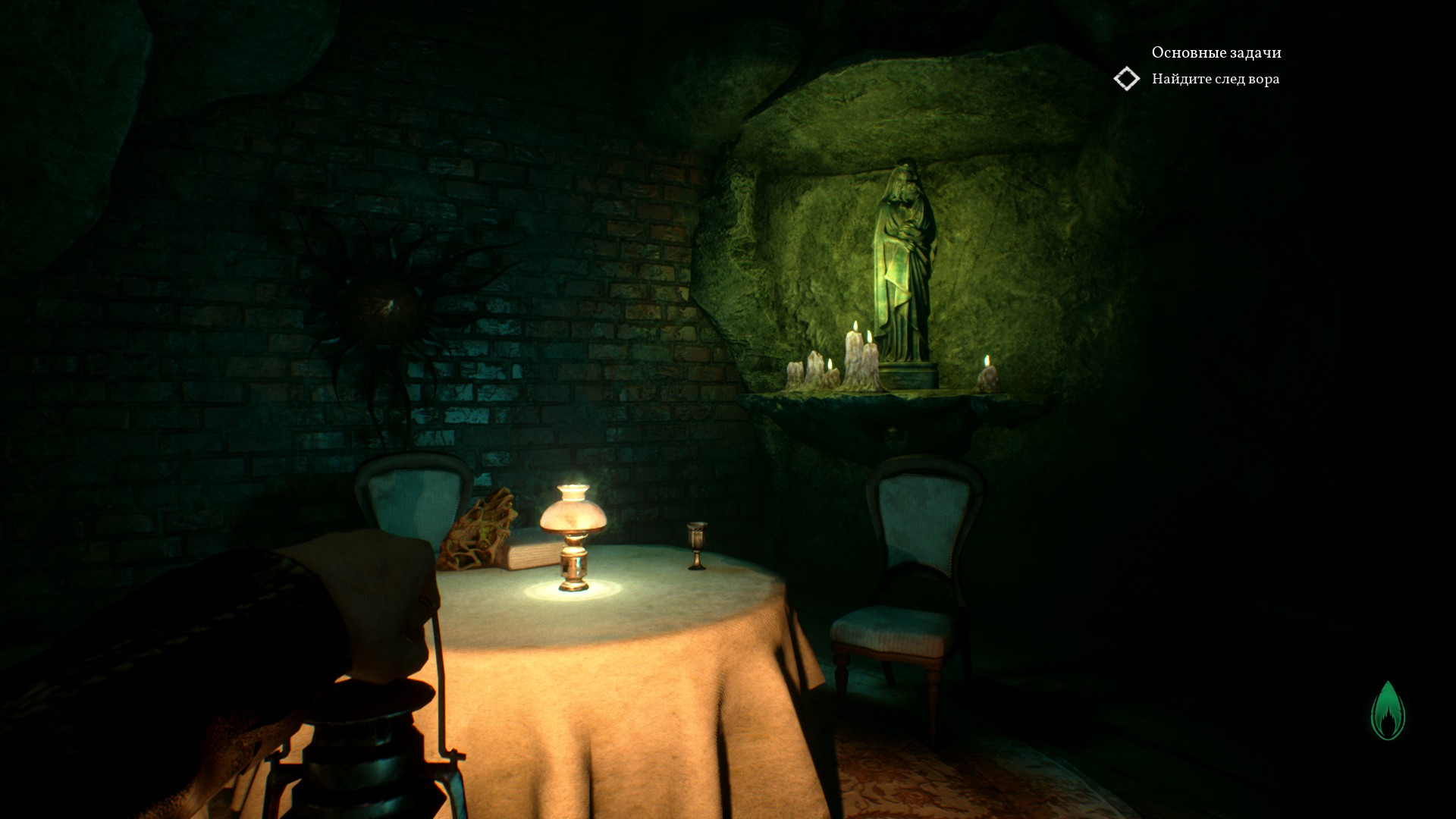Open the 'Основные задачи' objectives header
Viewport: 1456px width, 819px height.
coord(1216,52)
